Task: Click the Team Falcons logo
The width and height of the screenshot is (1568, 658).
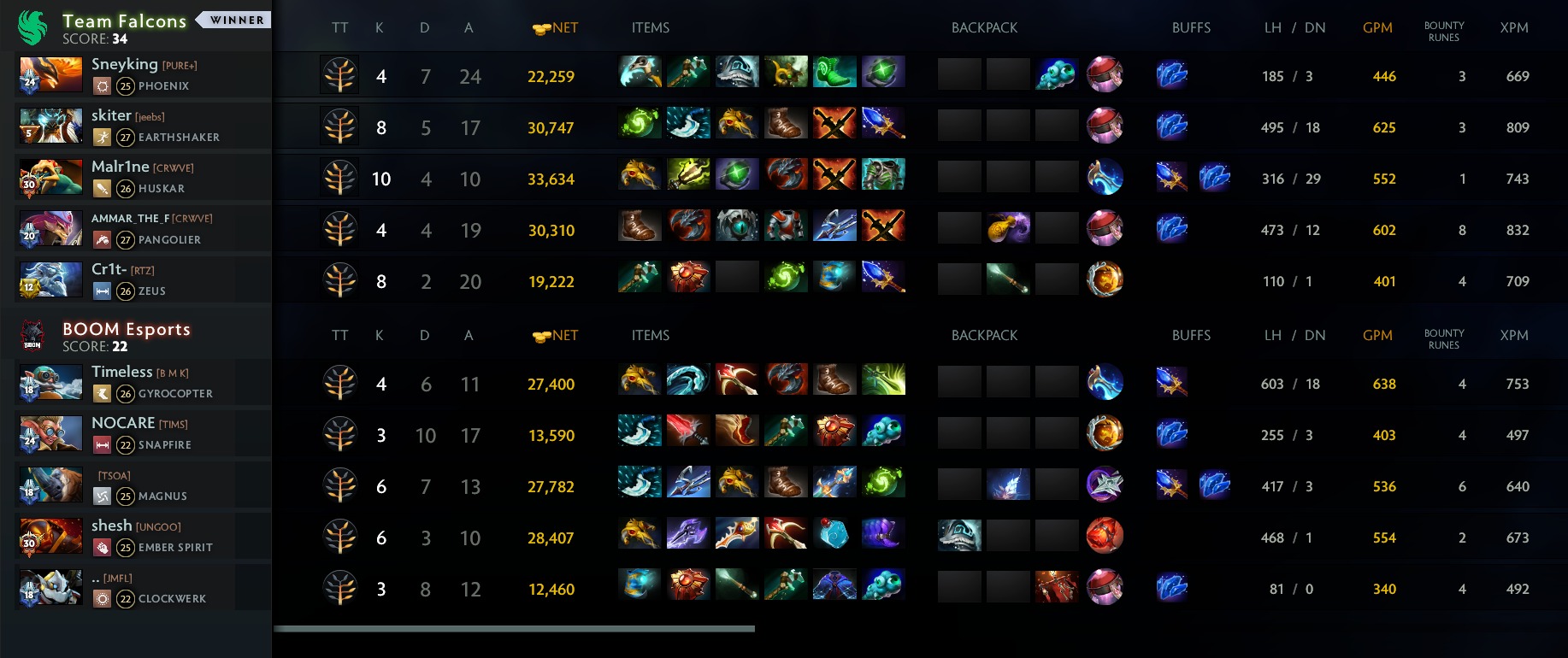Action: tap(33, 27)
